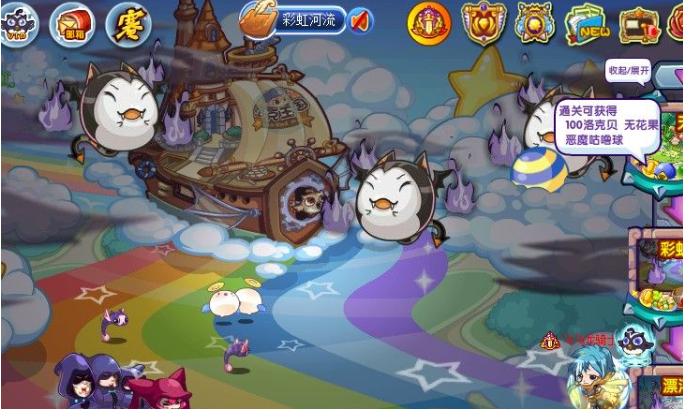Toggle the red speaker sound button
Screen dimensions: 683x409
coord(359,19)
